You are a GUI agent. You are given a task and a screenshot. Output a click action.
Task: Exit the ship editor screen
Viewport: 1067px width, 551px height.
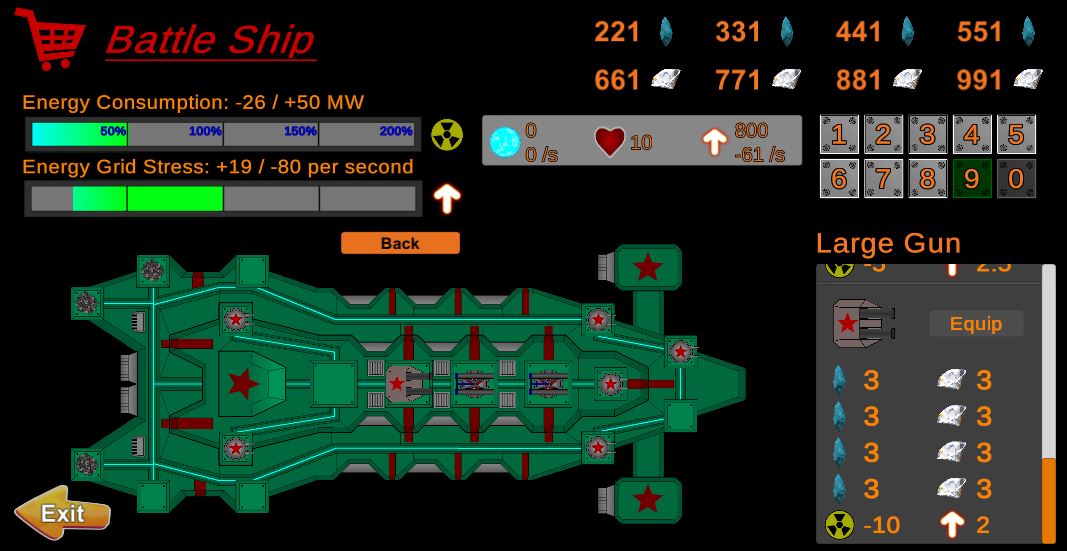(62, 514)
